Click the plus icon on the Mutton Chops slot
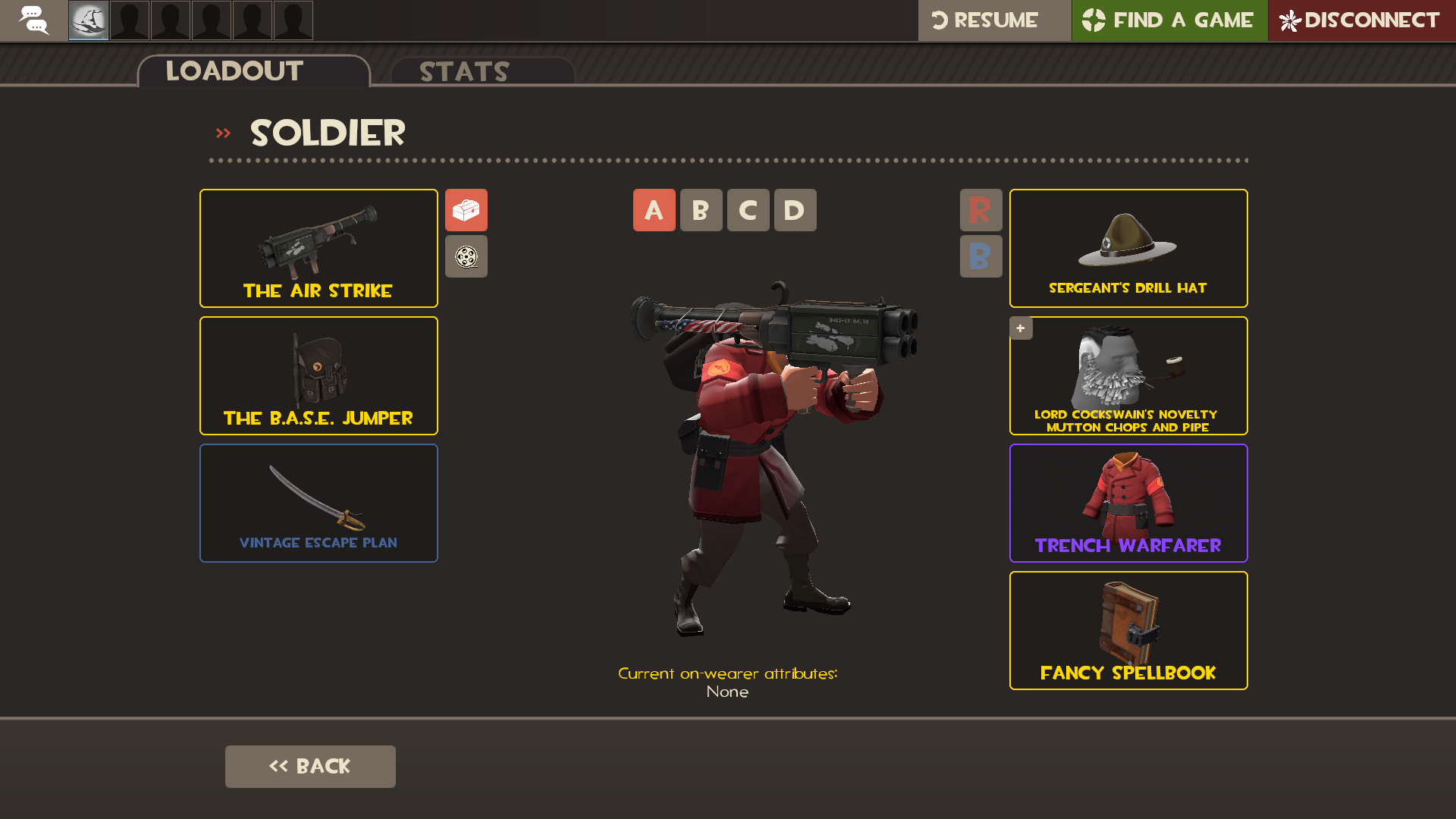This screenshot has width=1456, height=819. click(1021, 328)
